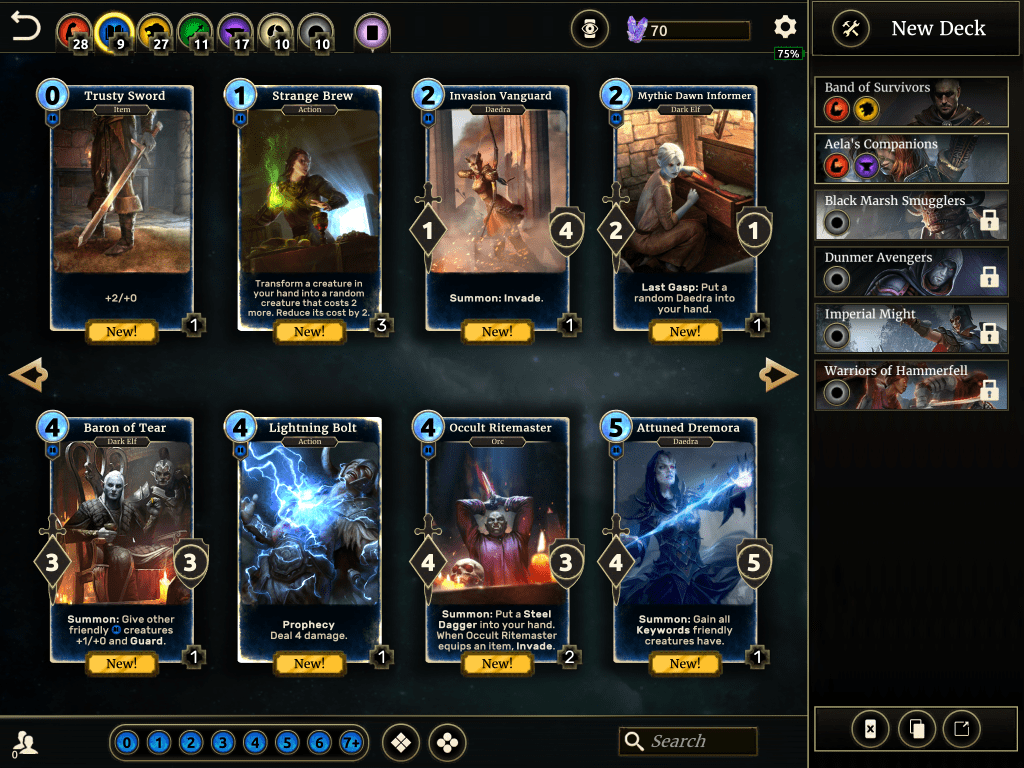This screenshot has height=768, width=1024.
Task: Go back with the return arrow
Action: pyautogui.click(x=26, y=28)
